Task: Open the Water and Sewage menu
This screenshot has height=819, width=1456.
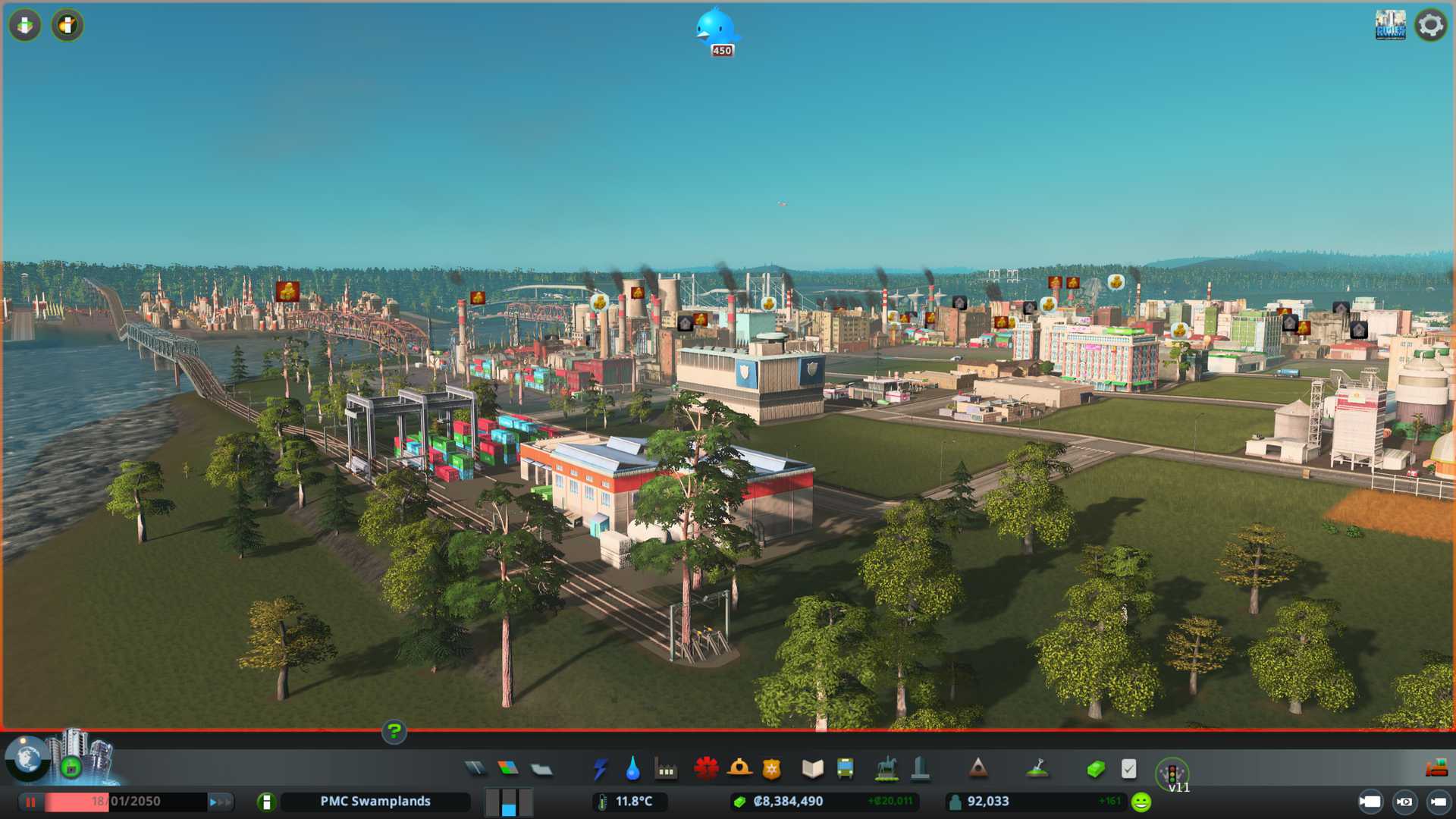Action: tap(632, 769)
